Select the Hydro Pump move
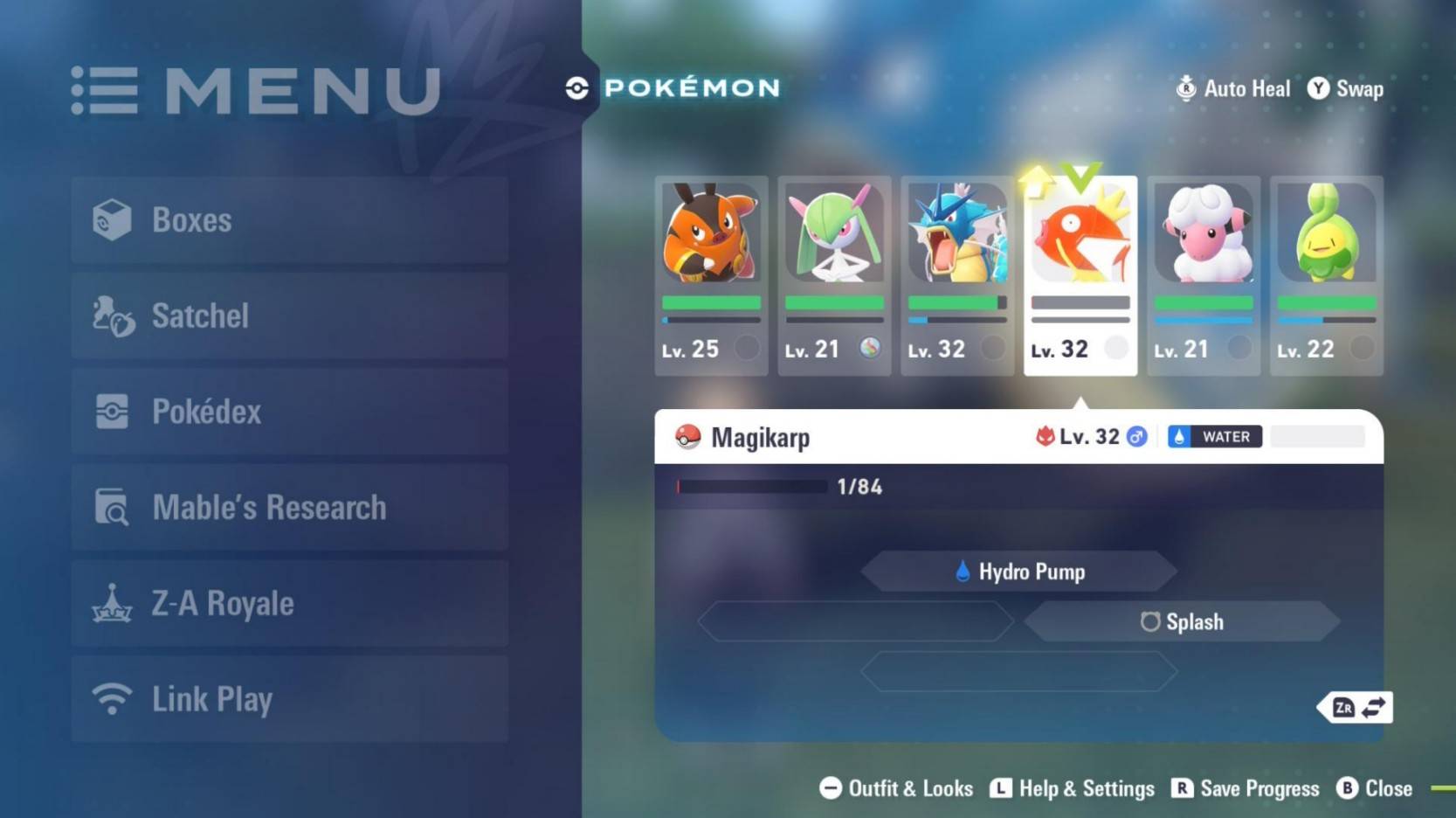This screenshot has width=1456, height=818. [x=1019, y=572]
